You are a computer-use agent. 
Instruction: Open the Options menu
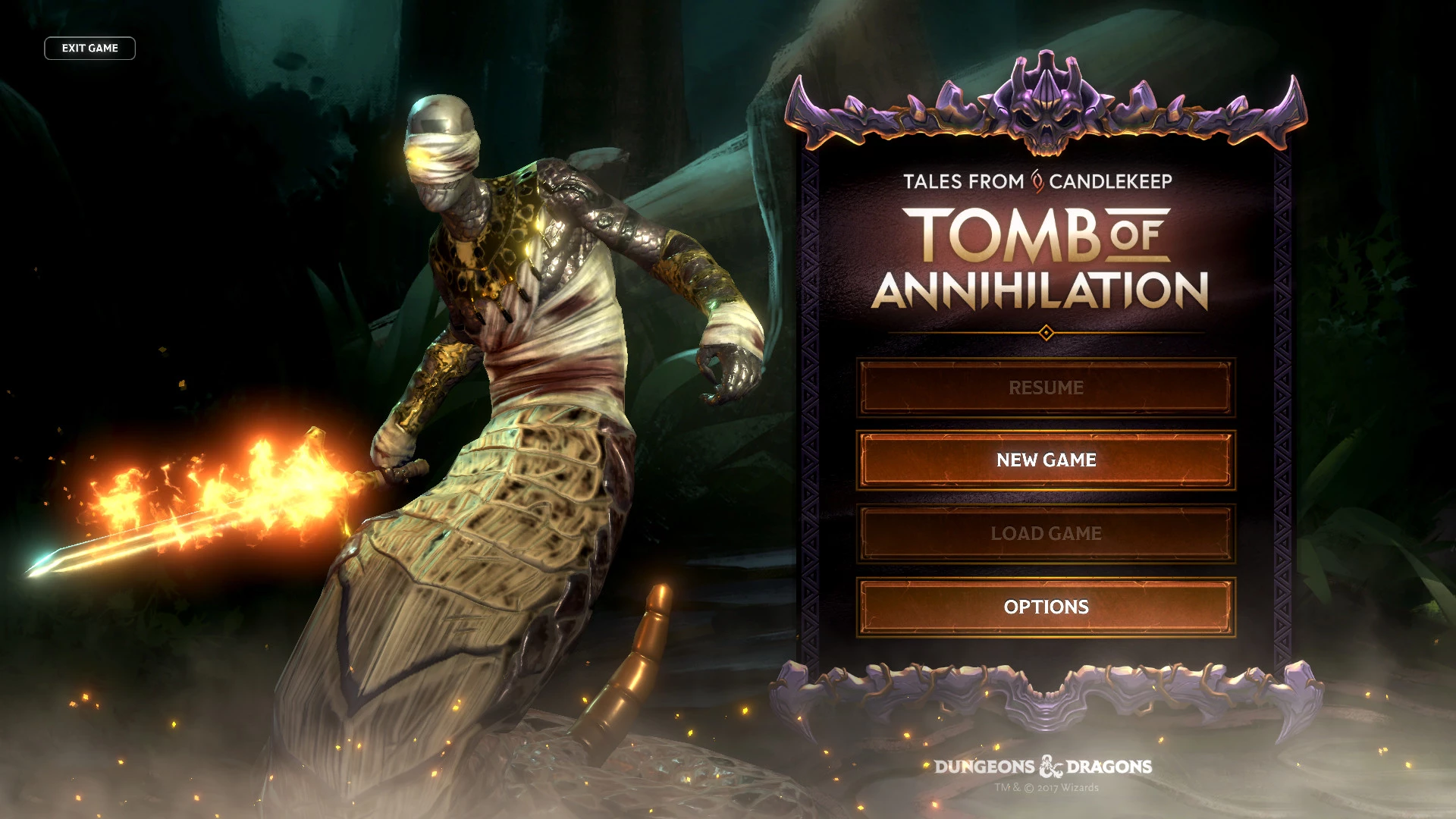pyautogui.click(x=1046, y=607)
